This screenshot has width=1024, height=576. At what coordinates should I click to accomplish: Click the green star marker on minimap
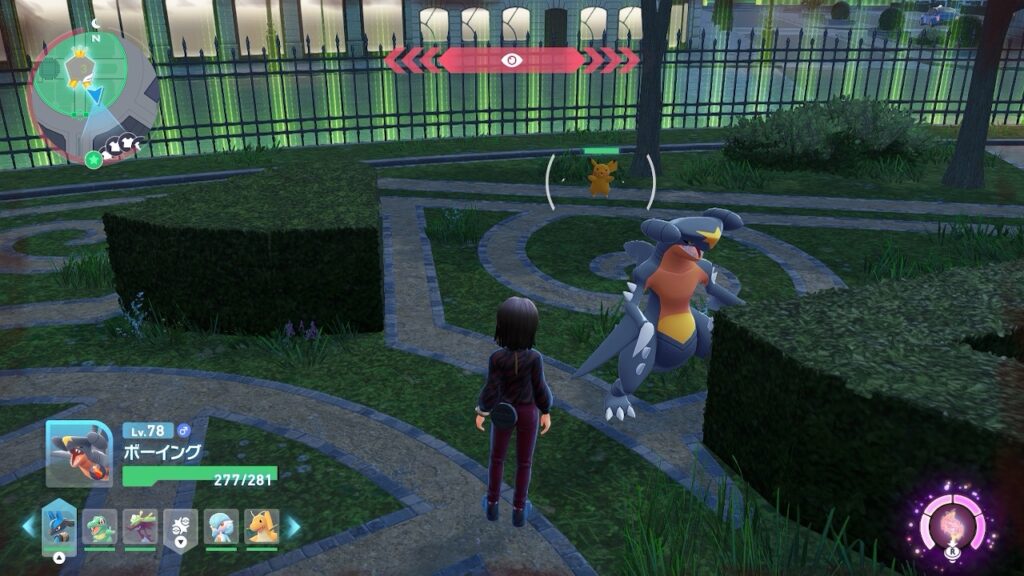(93, 159)
